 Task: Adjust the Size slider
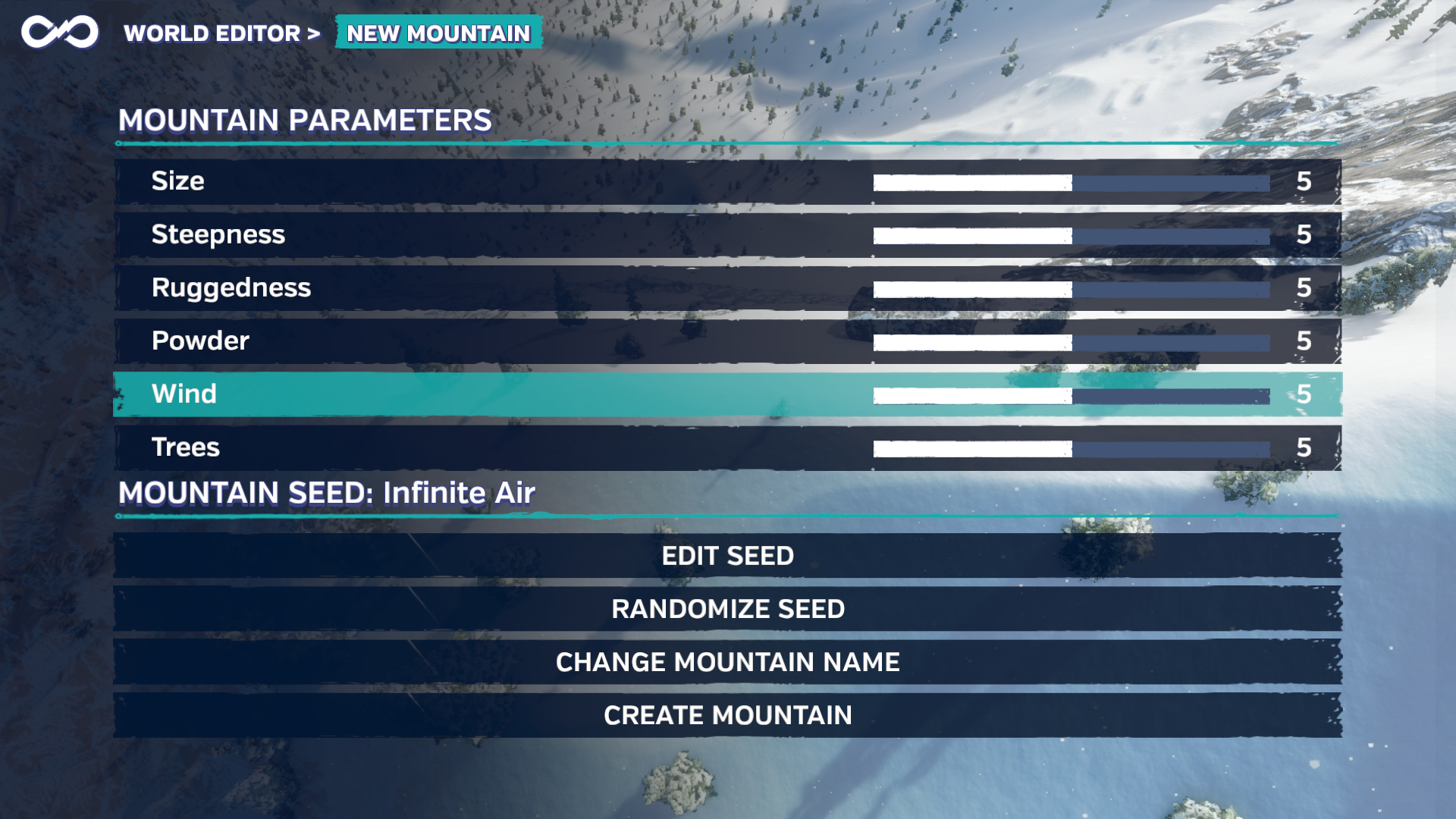(x=1071, y=183)
